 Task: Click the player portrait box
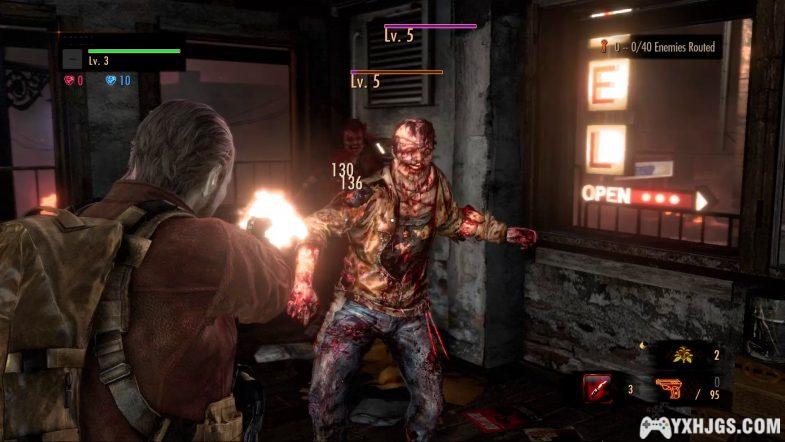[72, 59]
